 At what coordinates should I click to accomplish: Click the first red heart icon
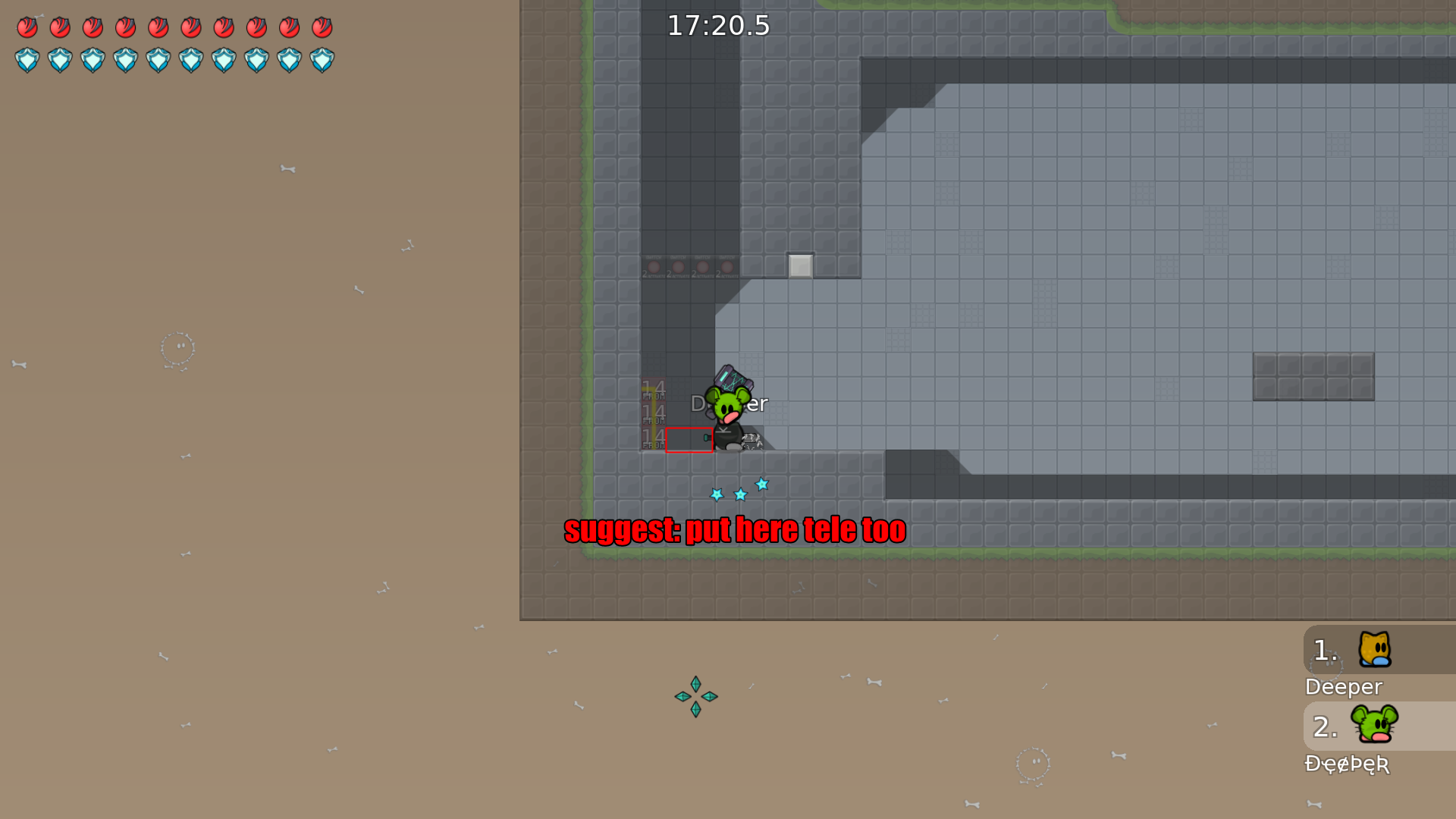click(x=27, y=28)
